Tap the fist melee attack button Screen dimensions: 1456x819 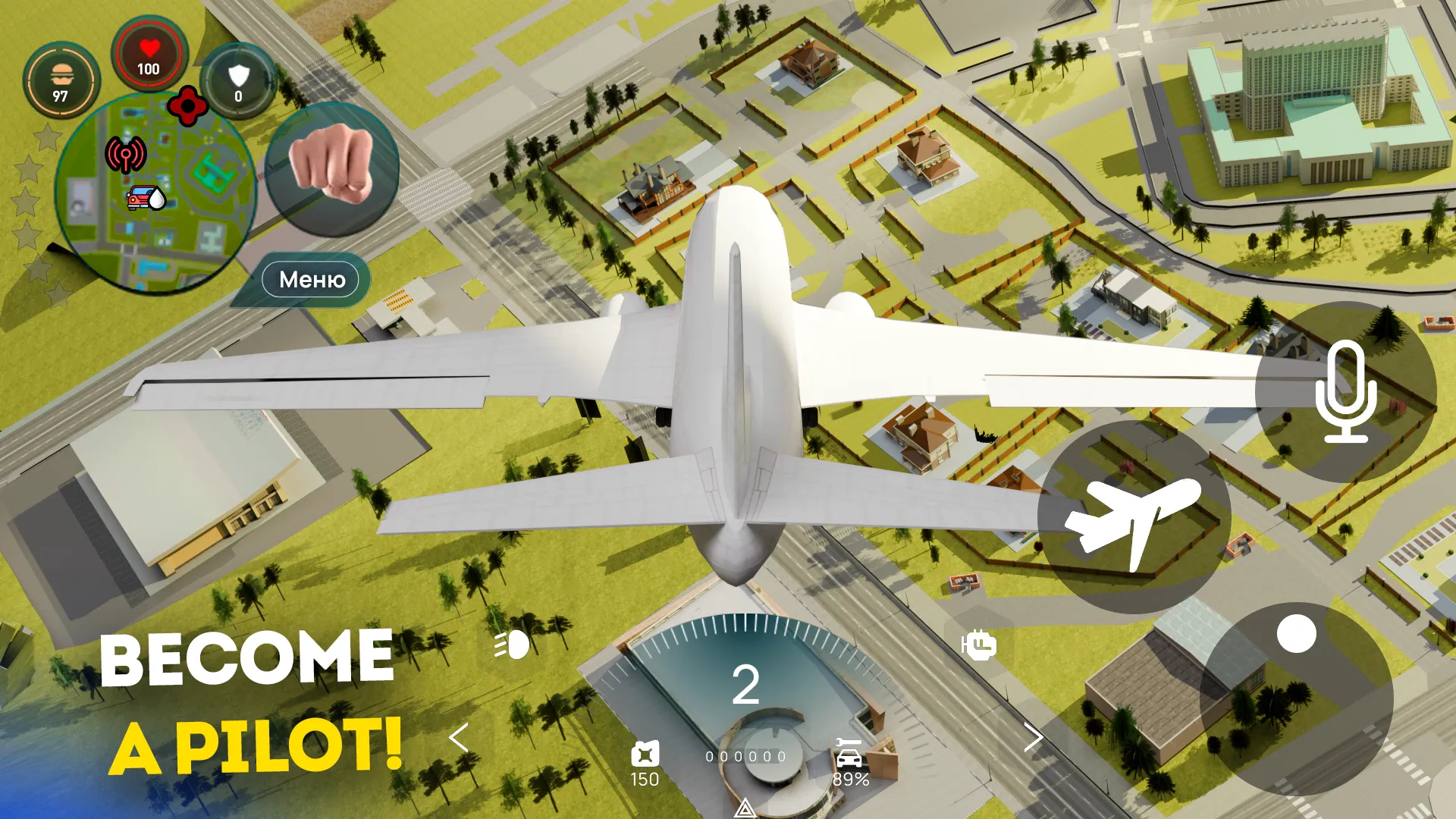pos(330,173)
